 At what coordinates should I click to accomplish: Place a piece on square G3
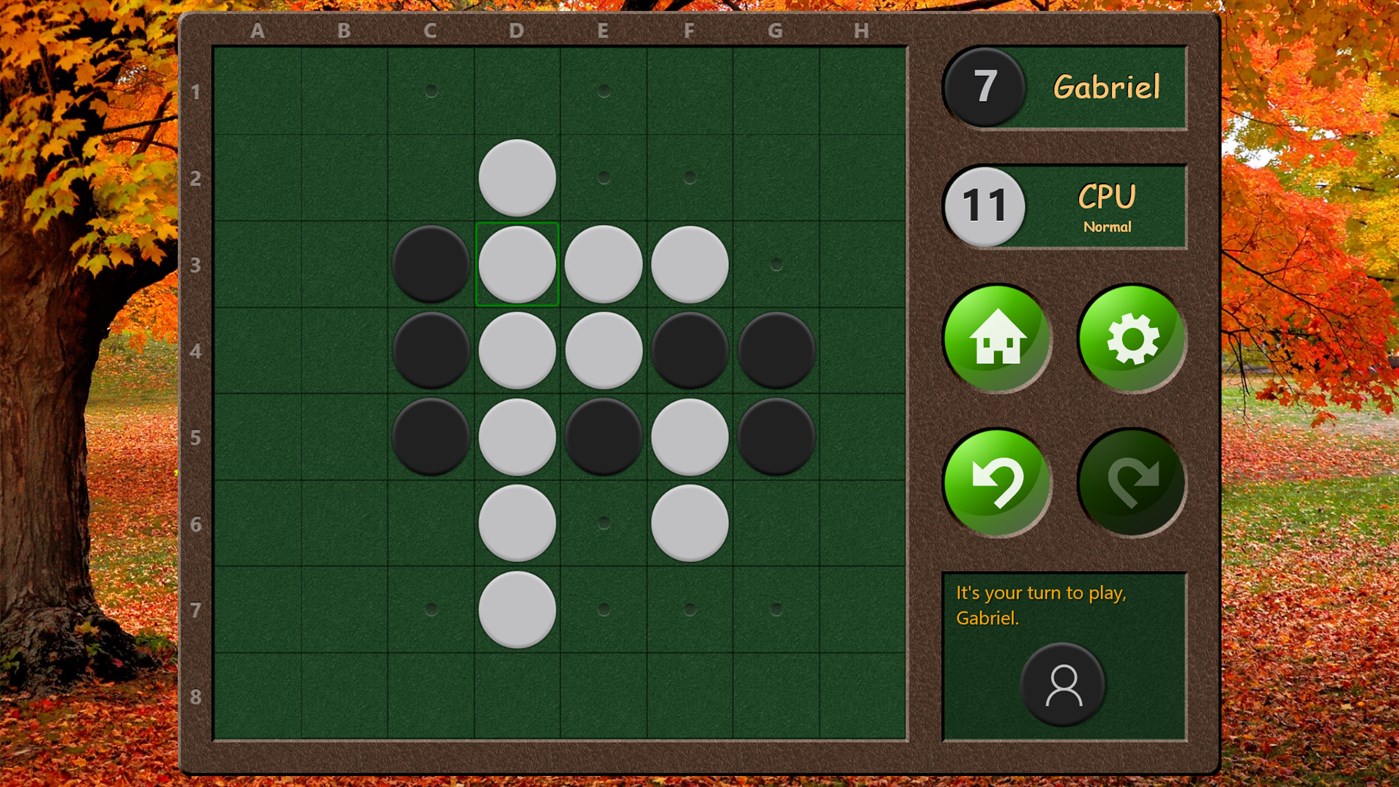(775, 264)
